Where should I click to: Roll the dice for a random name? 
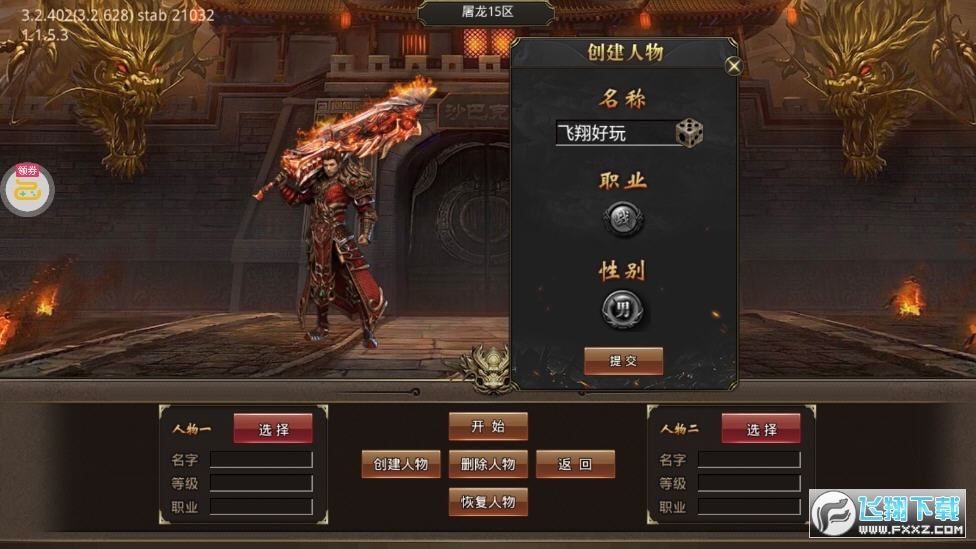[x=689, y=133]
